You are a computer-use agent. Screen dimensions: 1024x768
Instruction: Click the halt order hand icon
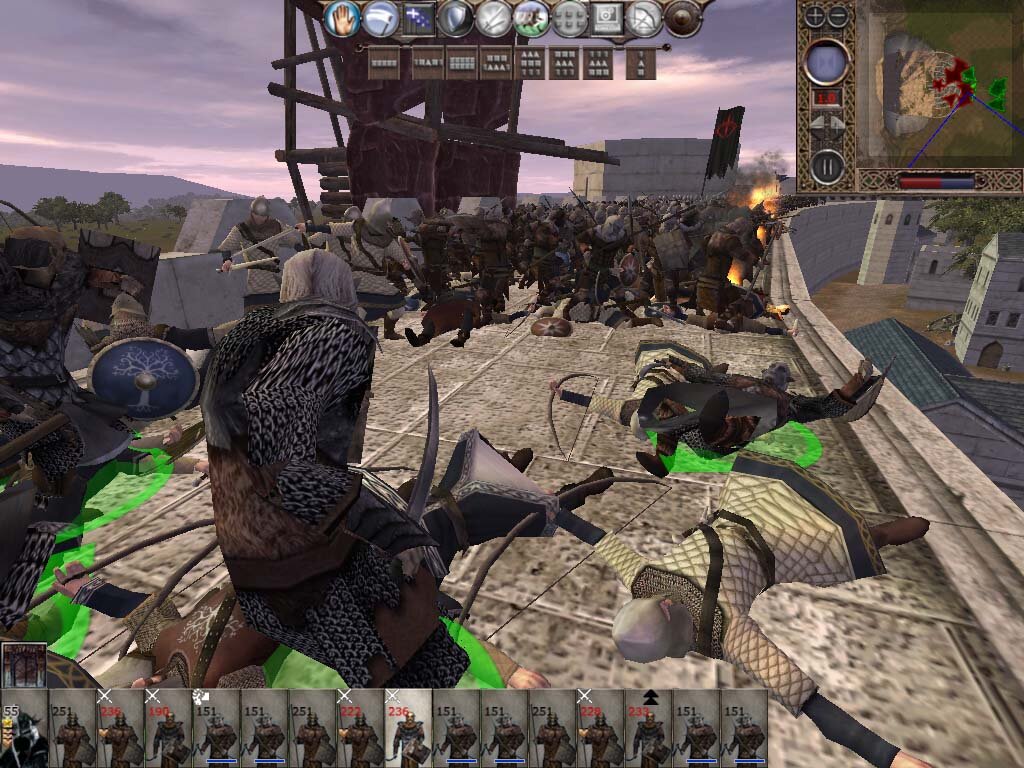click(x=342, y=18)
